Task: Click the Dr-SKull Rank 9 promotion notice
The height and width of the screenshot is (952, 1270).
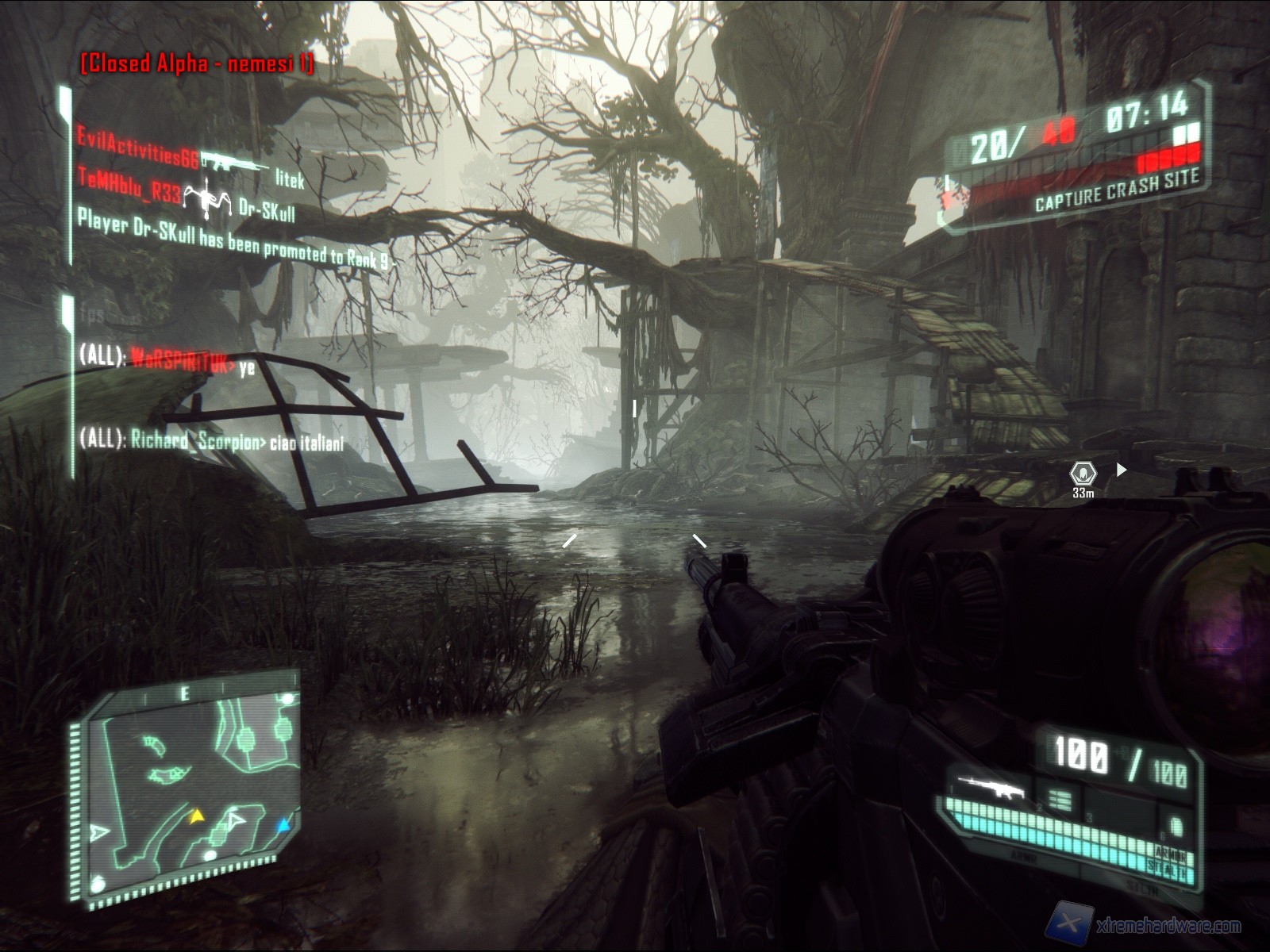Action: pyautogui.click(x=234, y=241)
